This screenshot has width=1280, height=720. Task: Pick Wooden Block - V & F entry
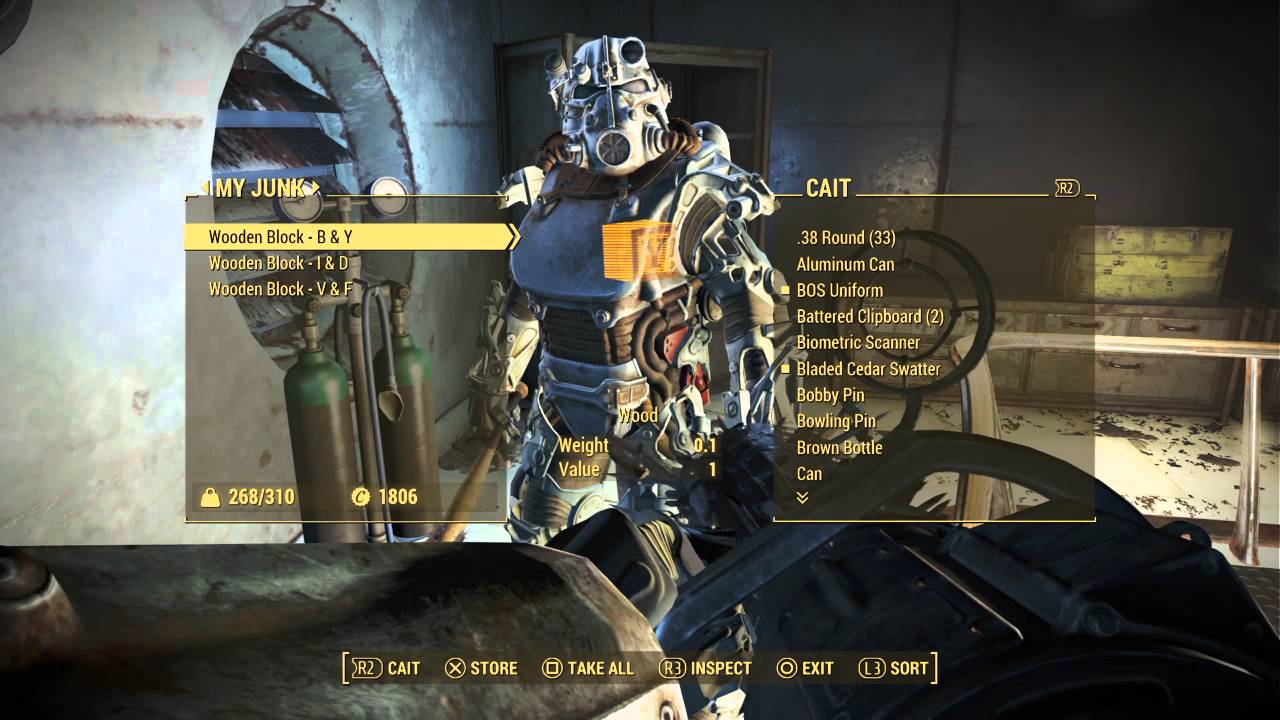pos(280,289)
